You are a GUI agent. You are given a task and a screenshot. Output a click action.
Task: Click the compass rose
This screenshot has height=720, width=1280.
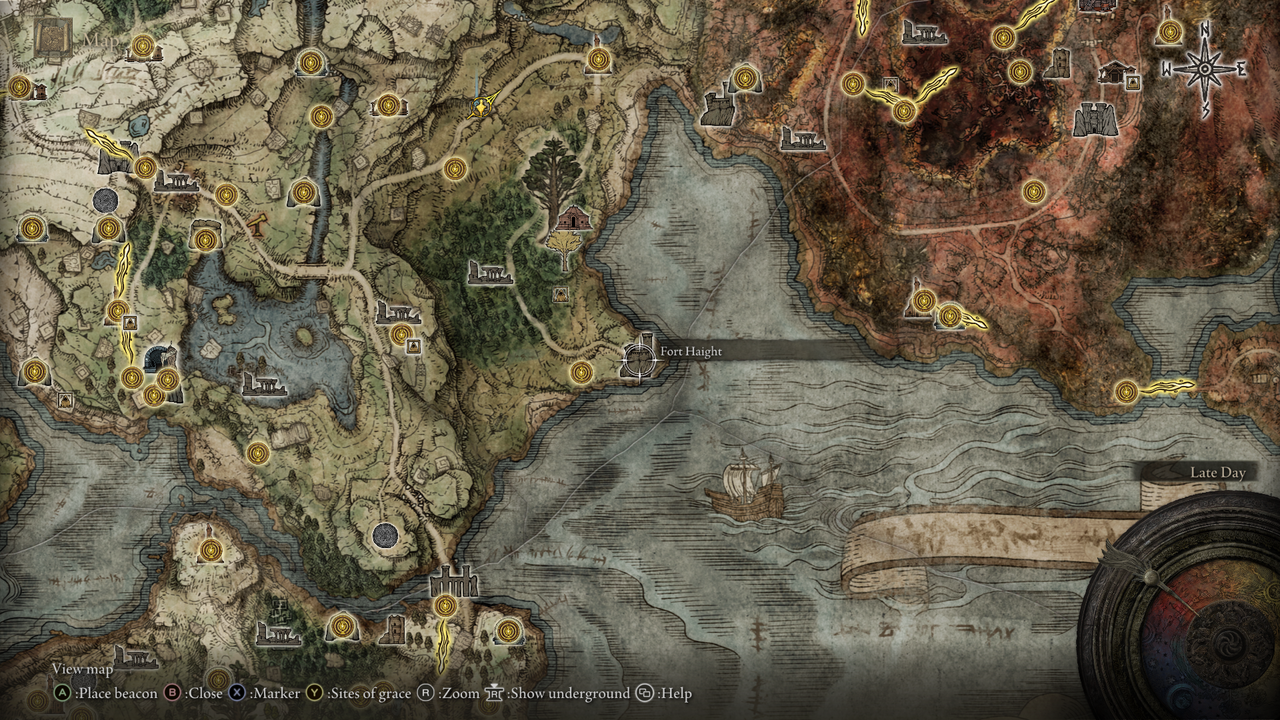(x=1205, y=70)
